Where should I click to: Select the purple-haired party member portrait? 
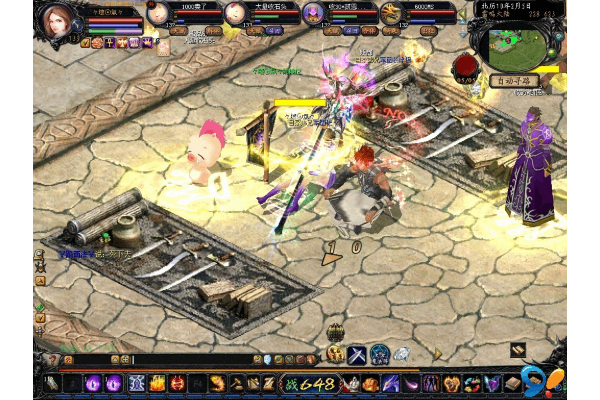(313, 13)
